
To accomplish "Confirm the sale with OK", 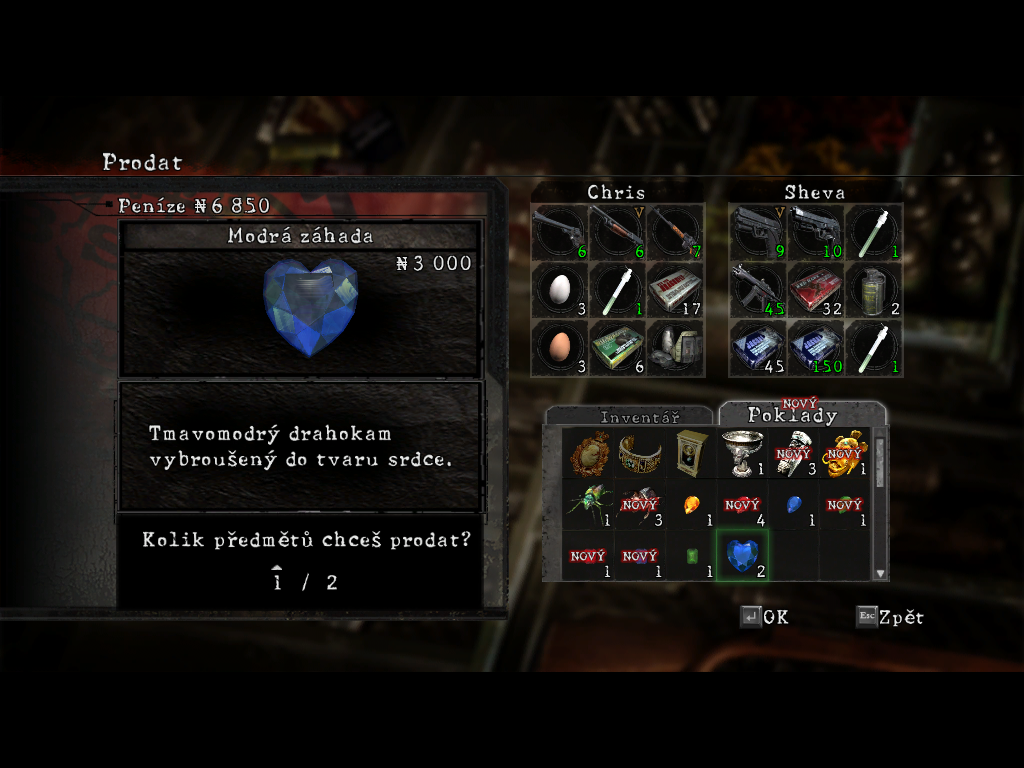I will click(x=765, y=617).
